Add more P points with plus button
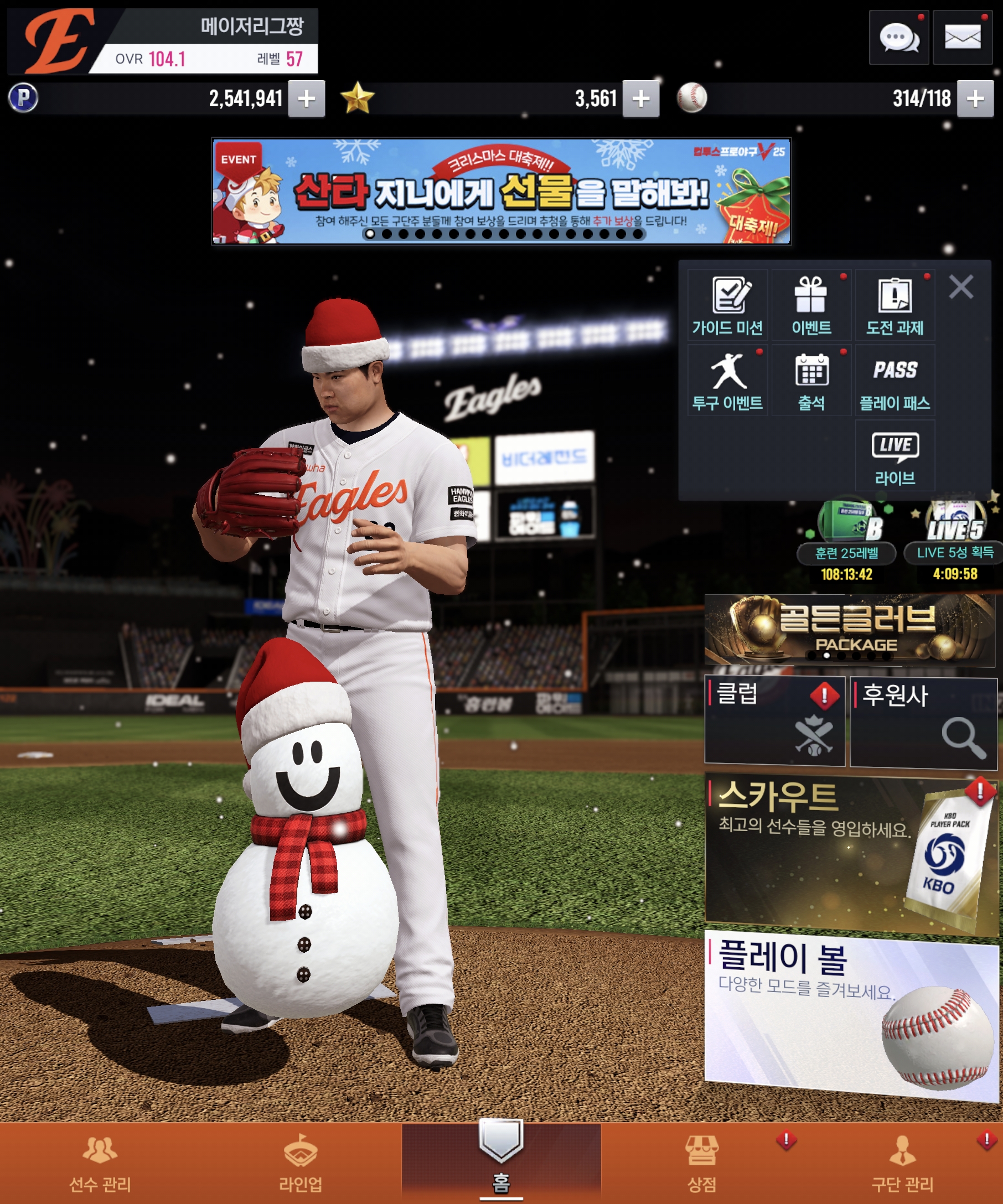Image resolution: width=1003 pixels, height=1204 pixels. 306,99
